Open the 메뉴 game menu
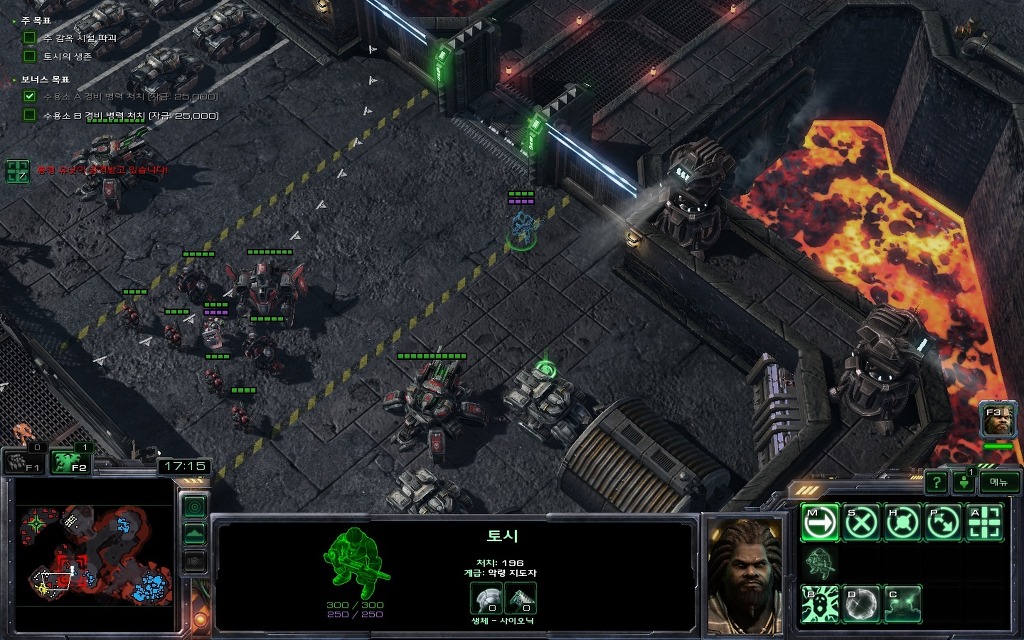 pos(998,481)
